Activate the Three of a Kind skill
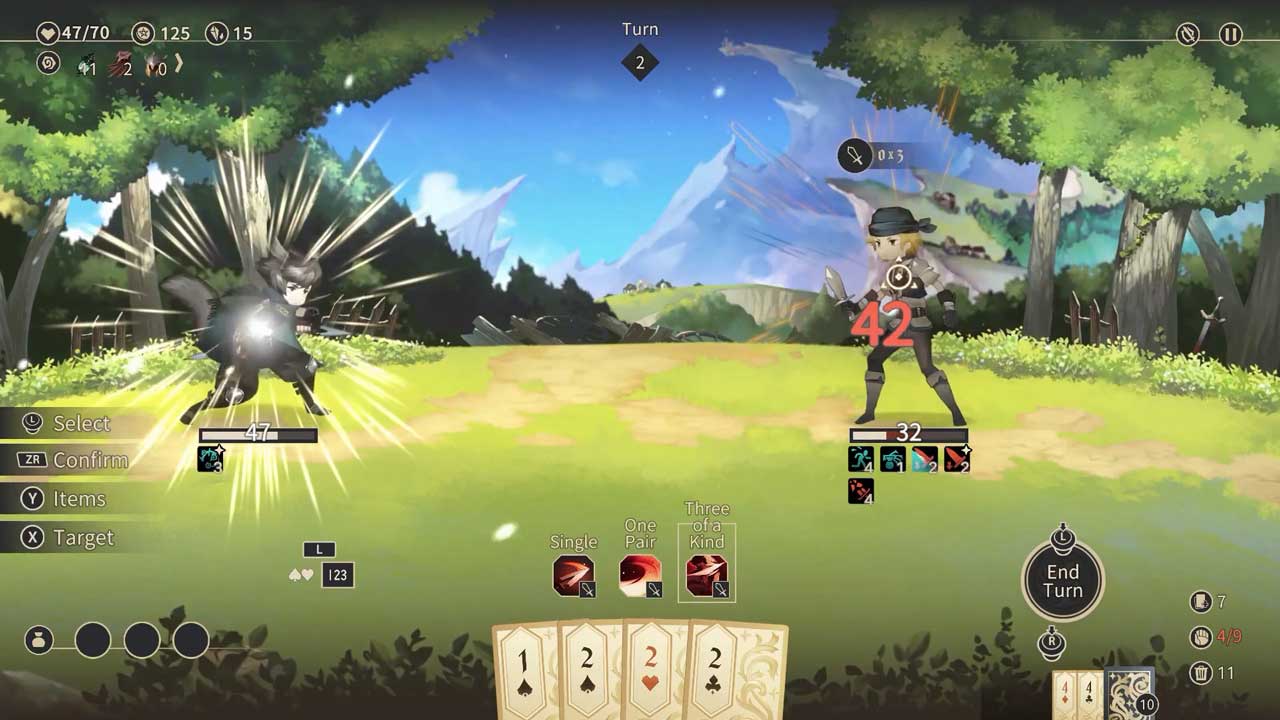 pos(707,576)
